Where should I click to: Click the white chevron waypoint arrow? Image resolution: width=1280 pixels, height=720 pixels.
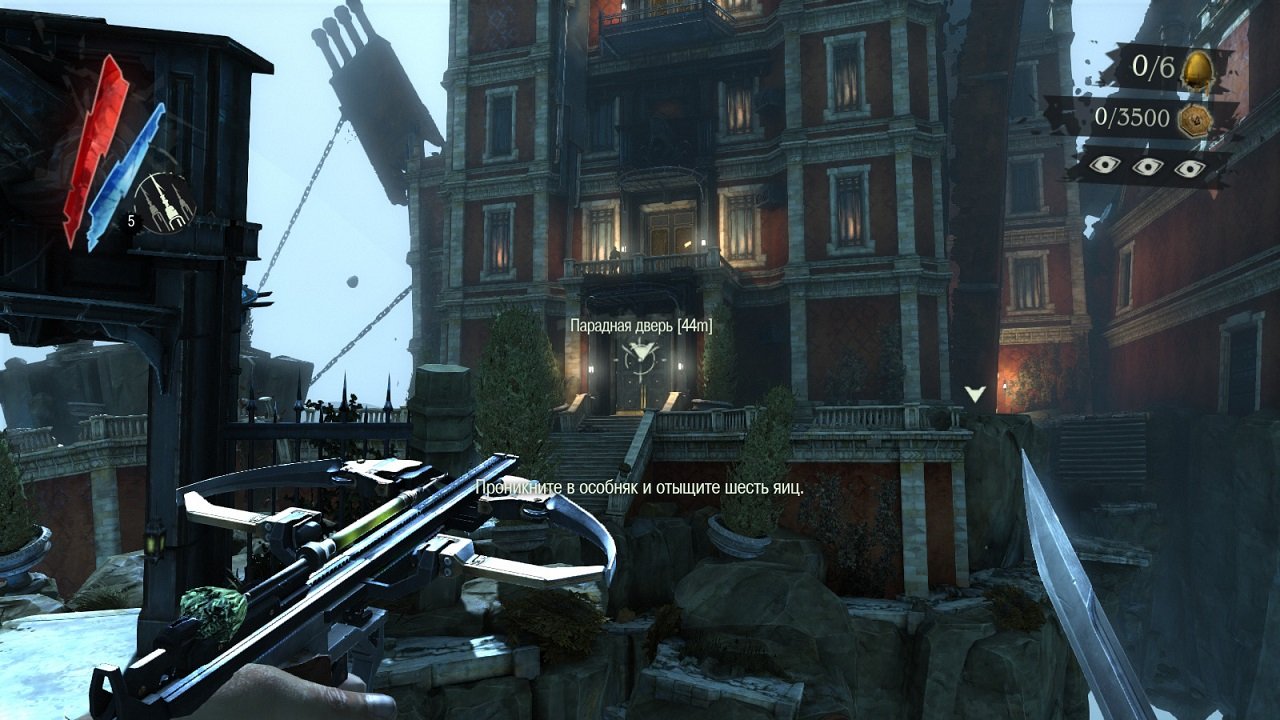(x=972, y=393)
